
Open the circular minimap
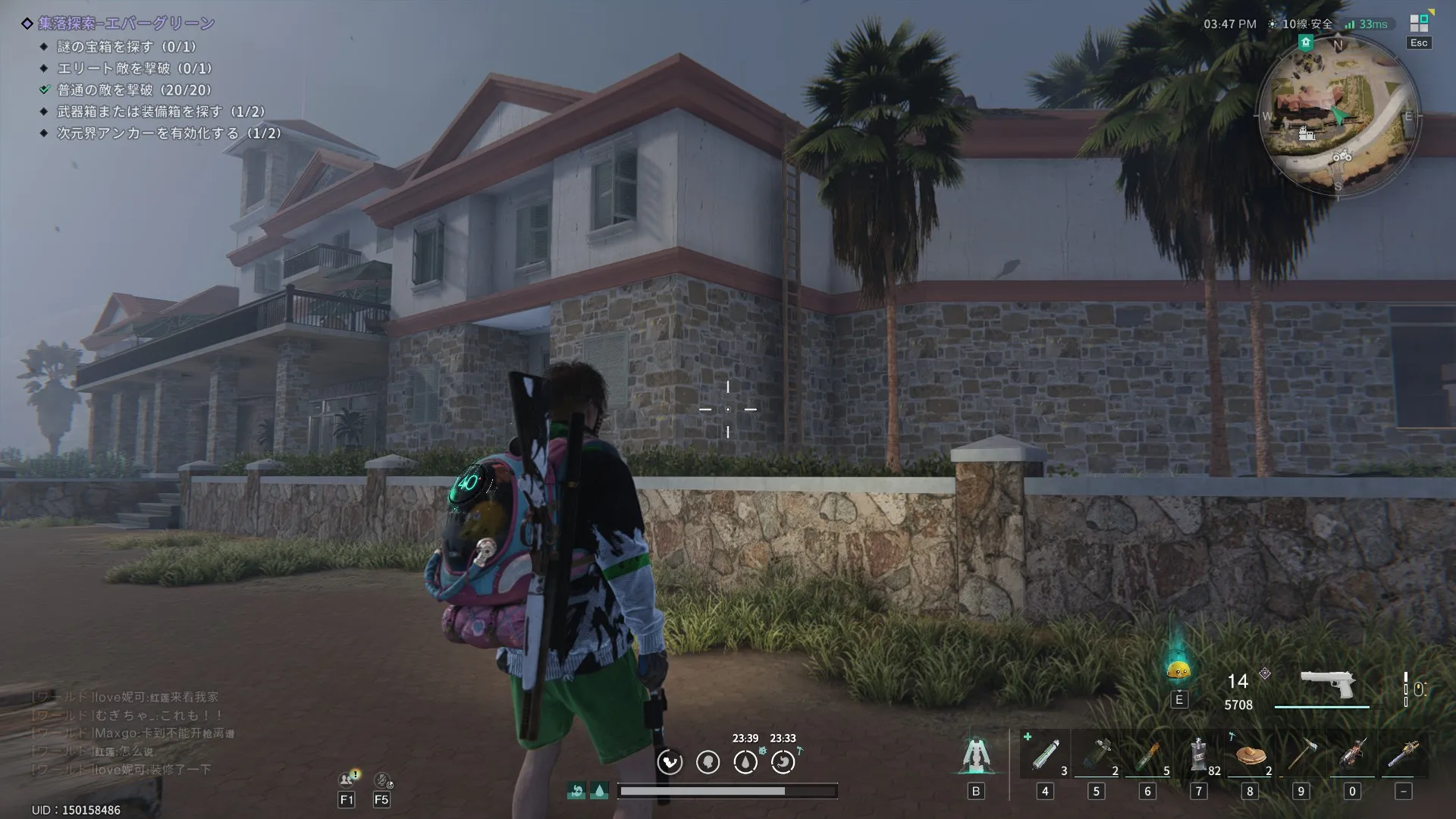pyautogui.click(x=1338, y=116)
